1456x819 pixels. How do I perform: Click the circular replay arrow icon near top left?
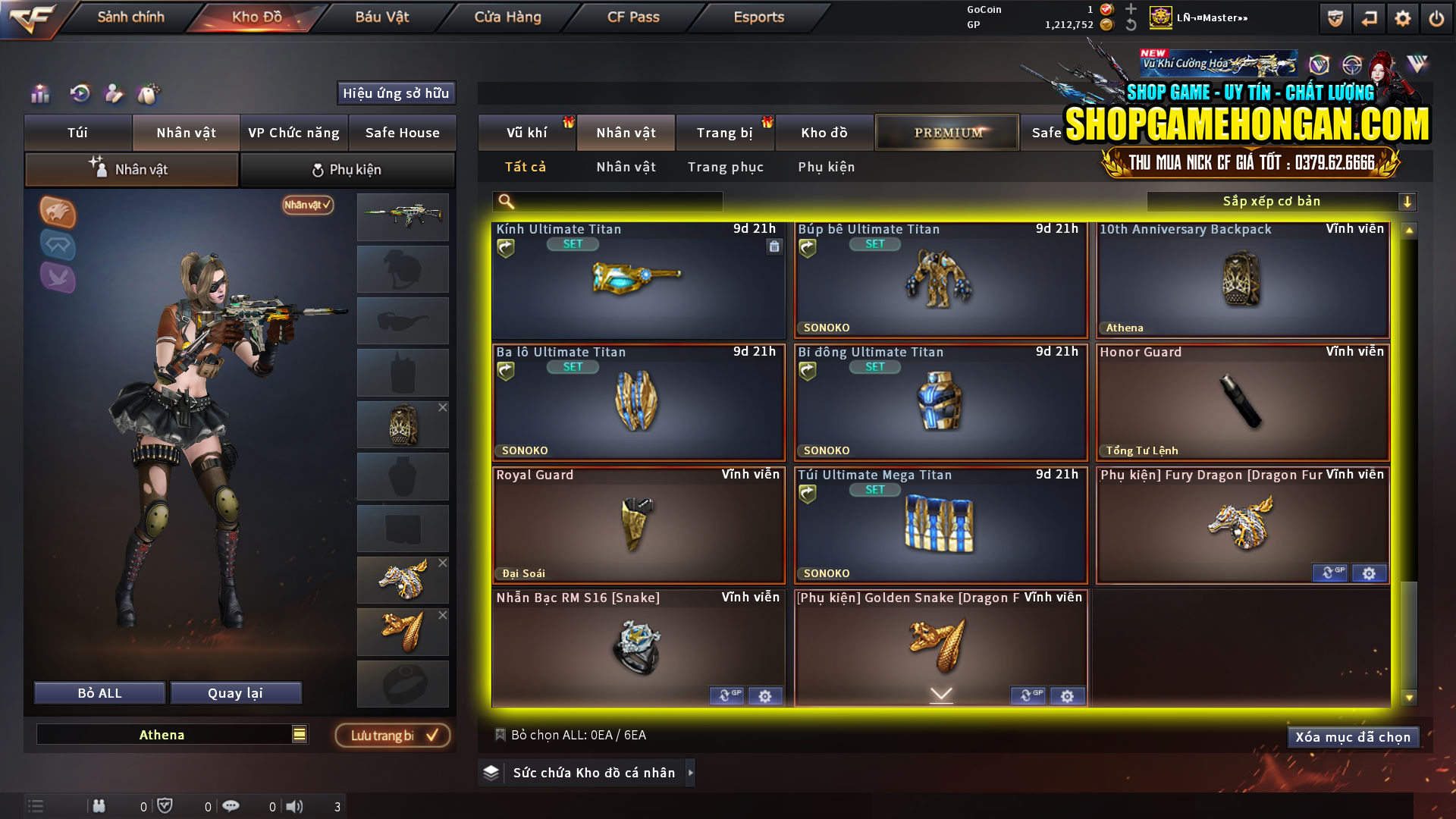tap(79, 94)
